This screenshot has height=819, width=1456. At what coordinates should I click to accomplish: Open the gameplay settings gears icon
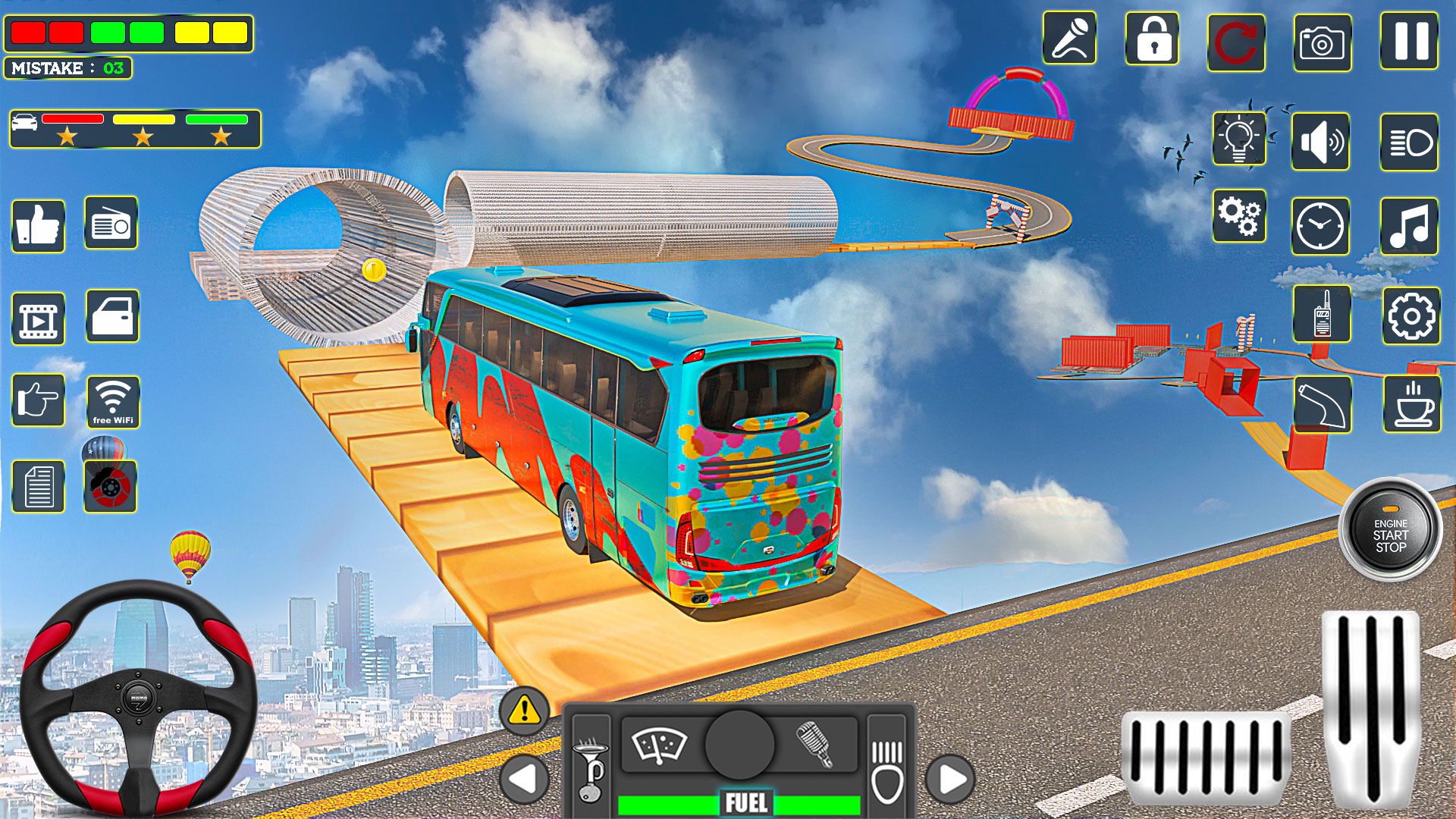pos(1238,218)
